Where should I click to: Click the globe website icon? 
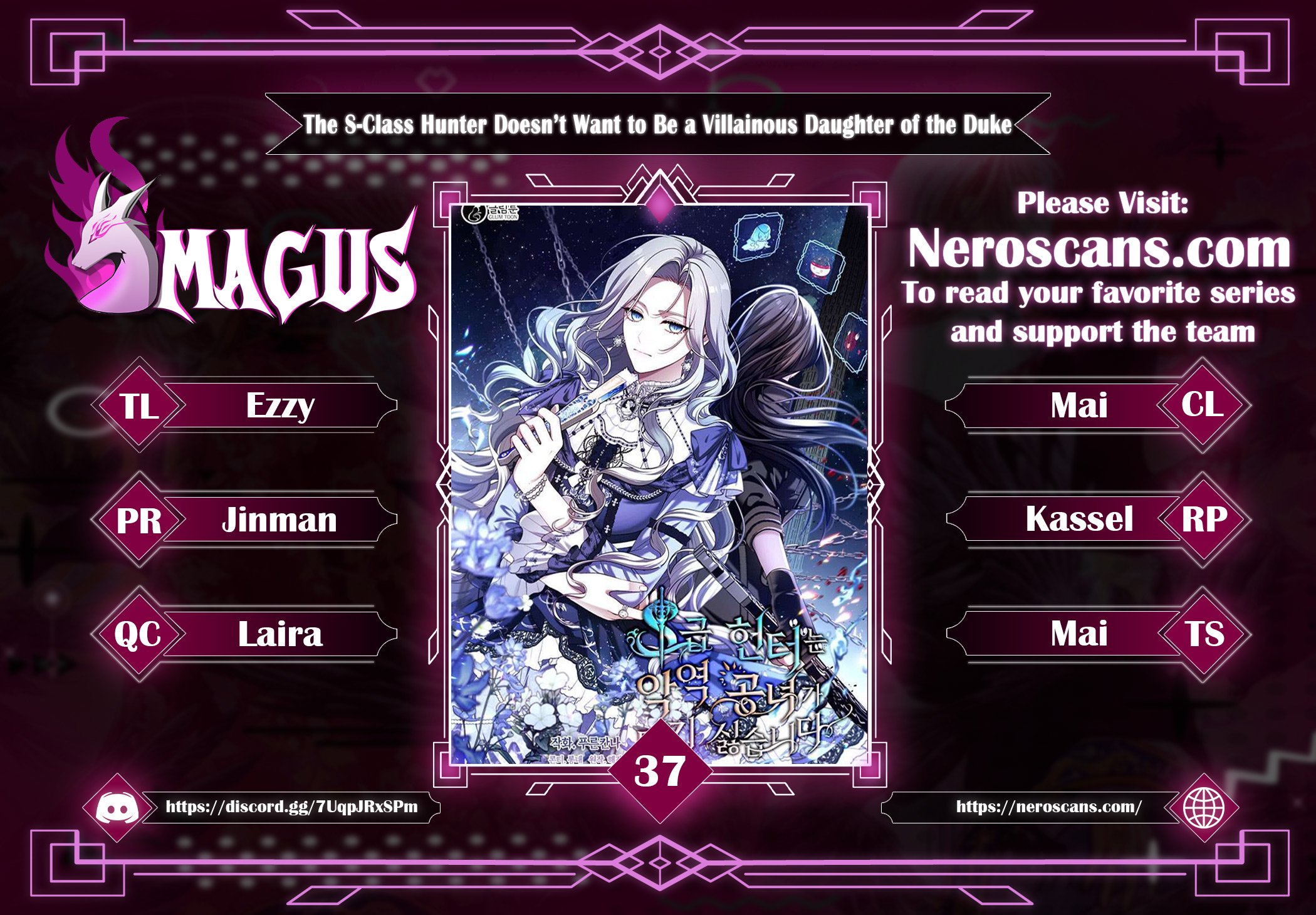click(x=1203, y=808)
